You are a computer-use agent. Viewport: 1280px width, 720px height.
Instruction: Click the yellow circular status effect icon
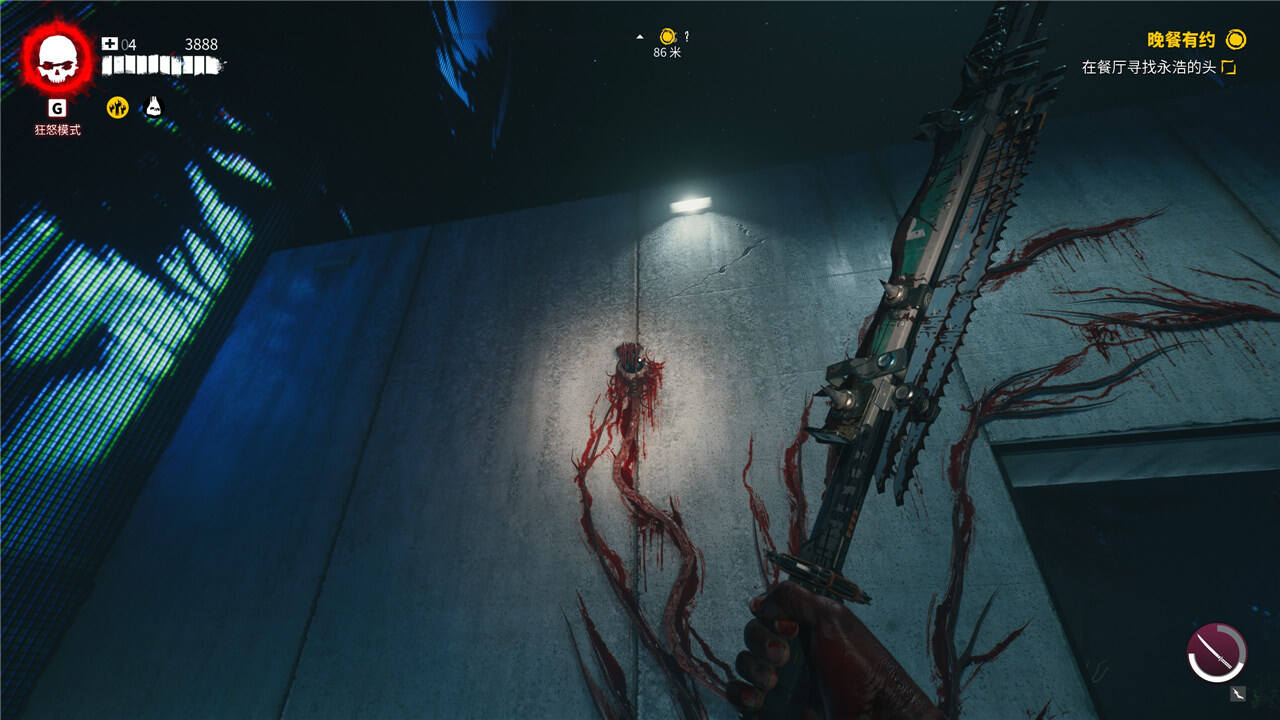pos(118,107)
